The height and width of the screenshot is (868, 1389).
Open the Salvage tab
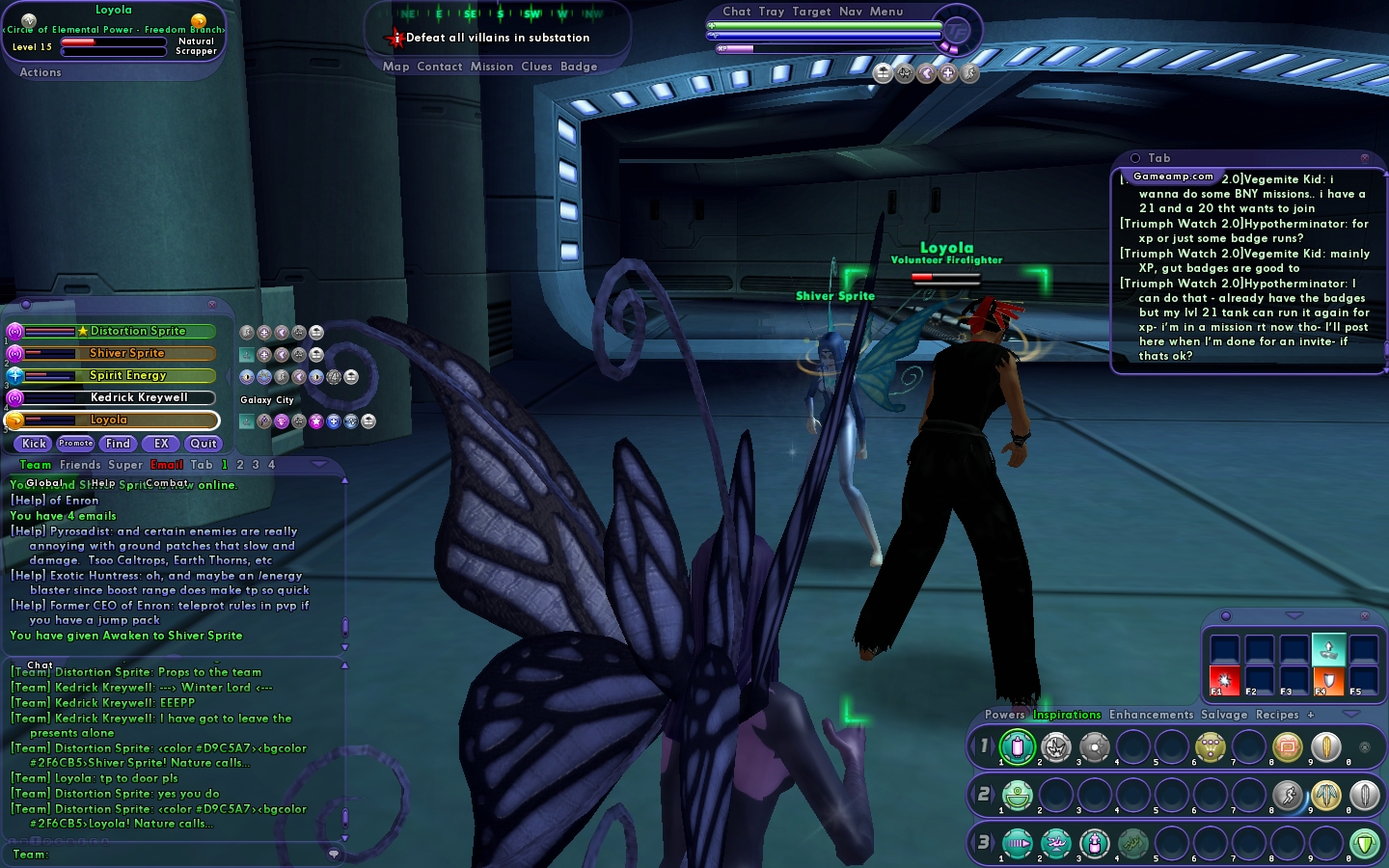click(1224, 715)
